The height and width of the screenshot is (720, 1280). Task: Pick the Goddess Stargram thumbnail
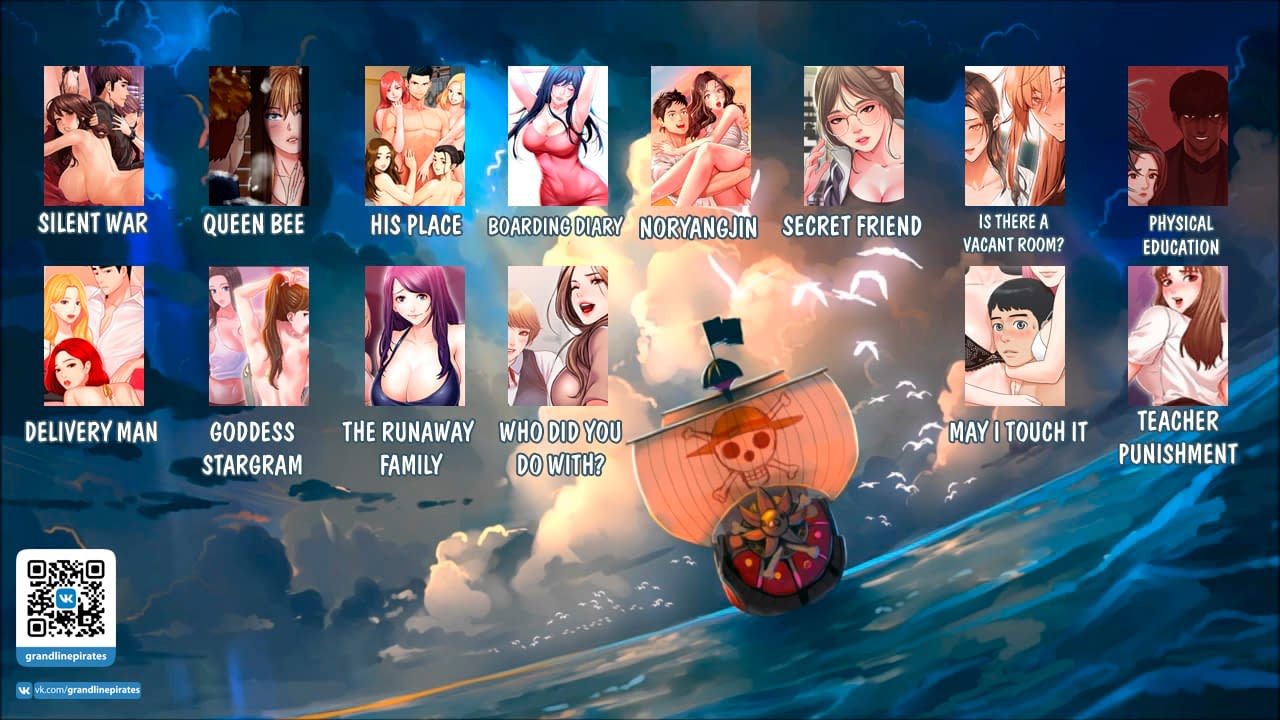tap(258, 336)
